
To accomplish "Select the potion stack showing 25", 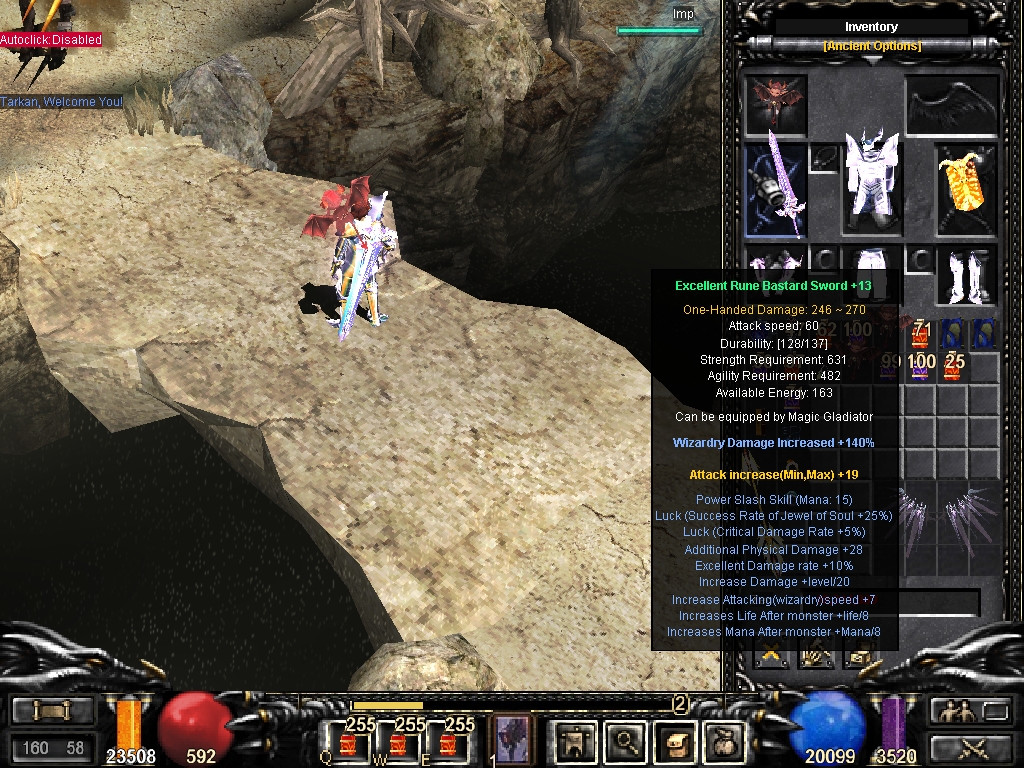I will click(x=953, y=366).
